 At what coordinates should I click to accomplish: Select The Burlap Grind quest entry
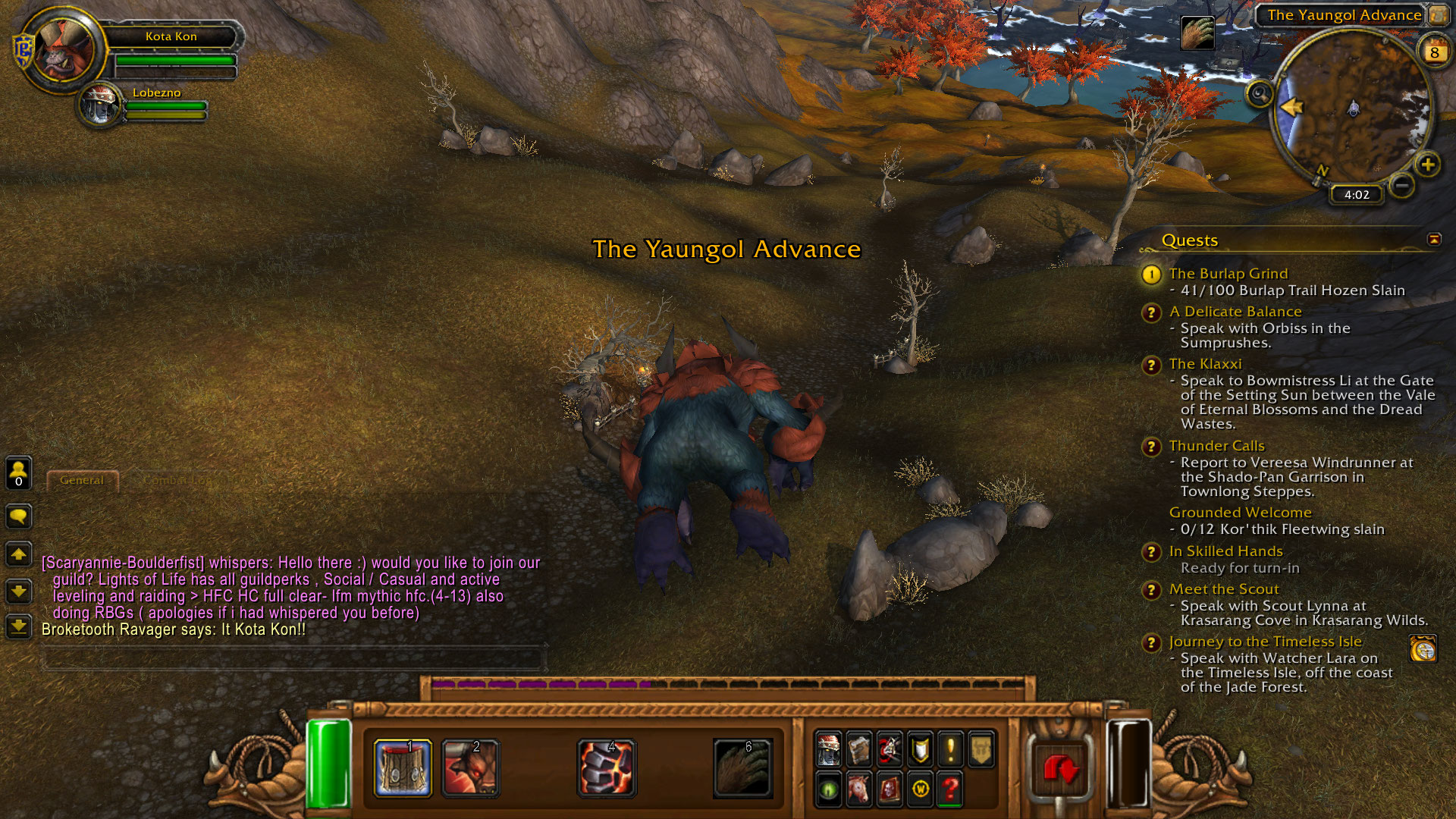point(1228,274)
